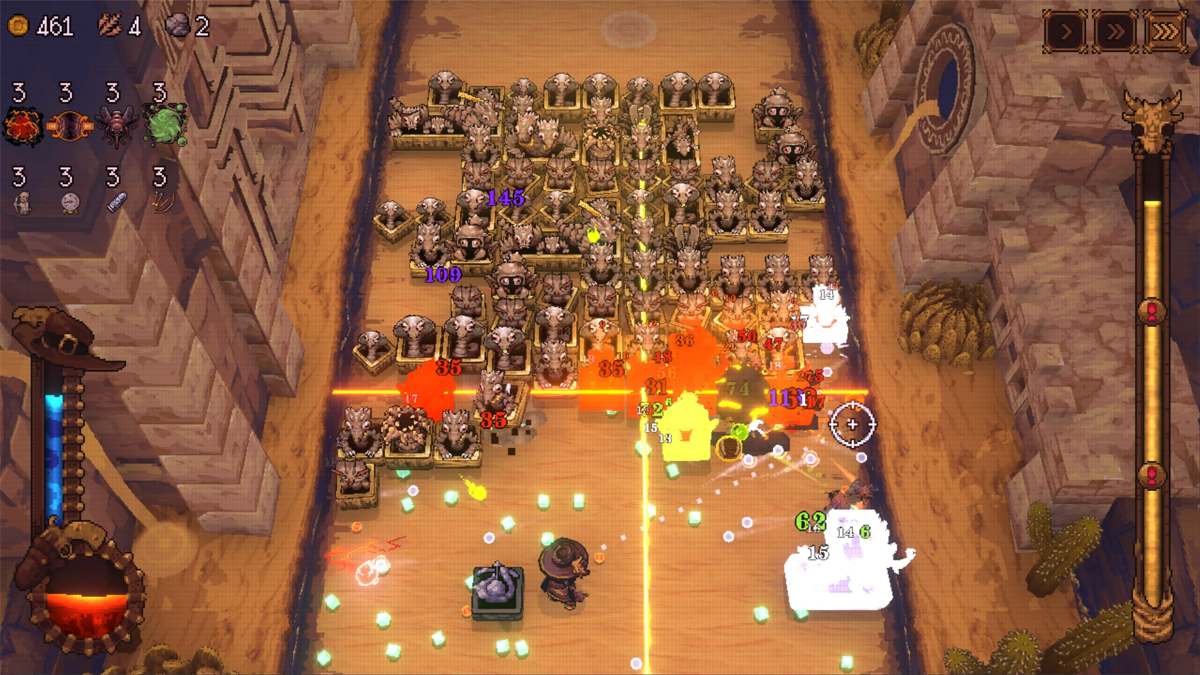1200x675 pixels.
Task: Set game speed to single arrow
Action: 1066,32
